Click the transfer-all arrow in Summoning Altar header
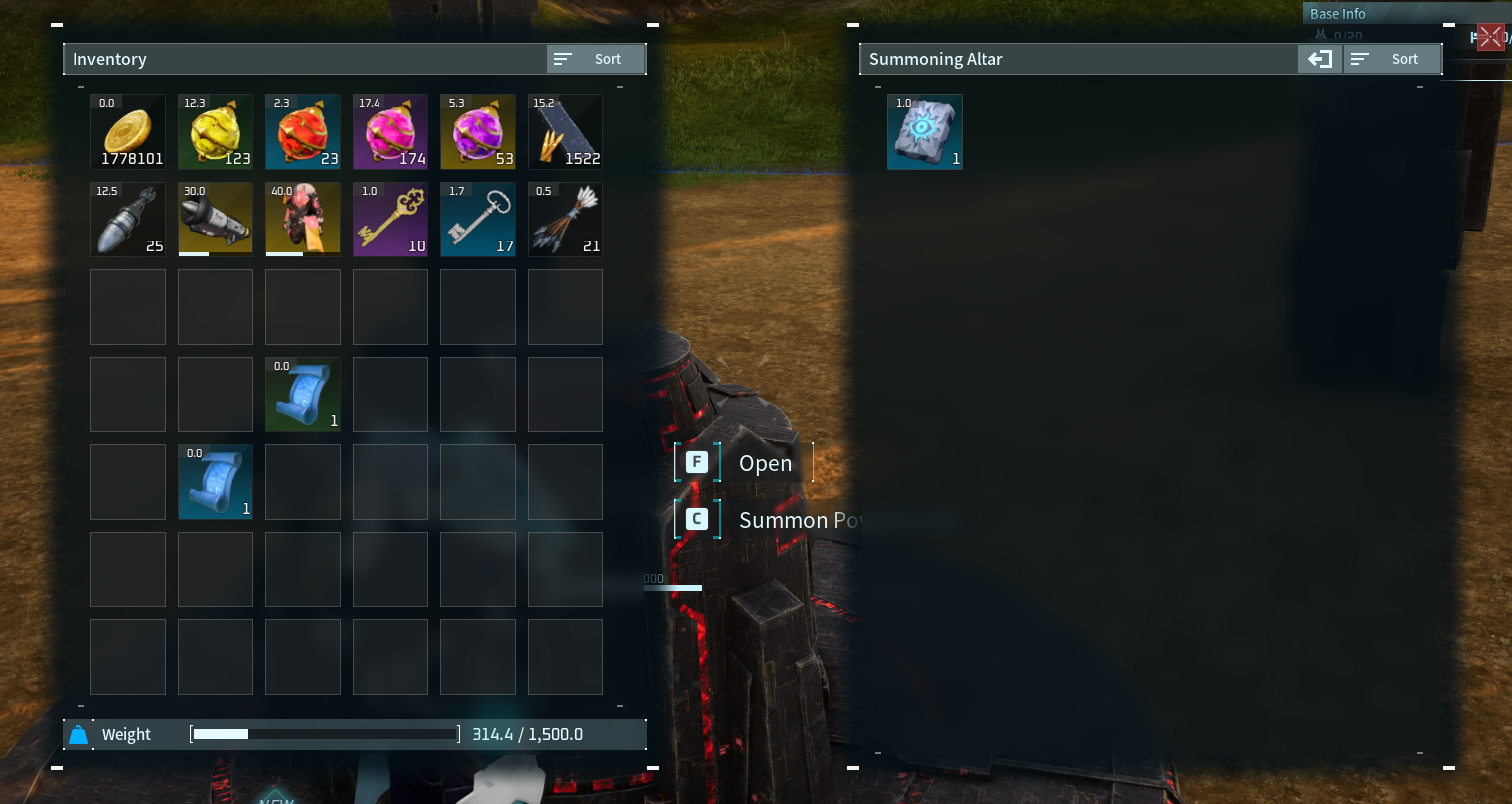Image resolution: width=1512 pixels, height=804 pixels. click(1318, 59)
